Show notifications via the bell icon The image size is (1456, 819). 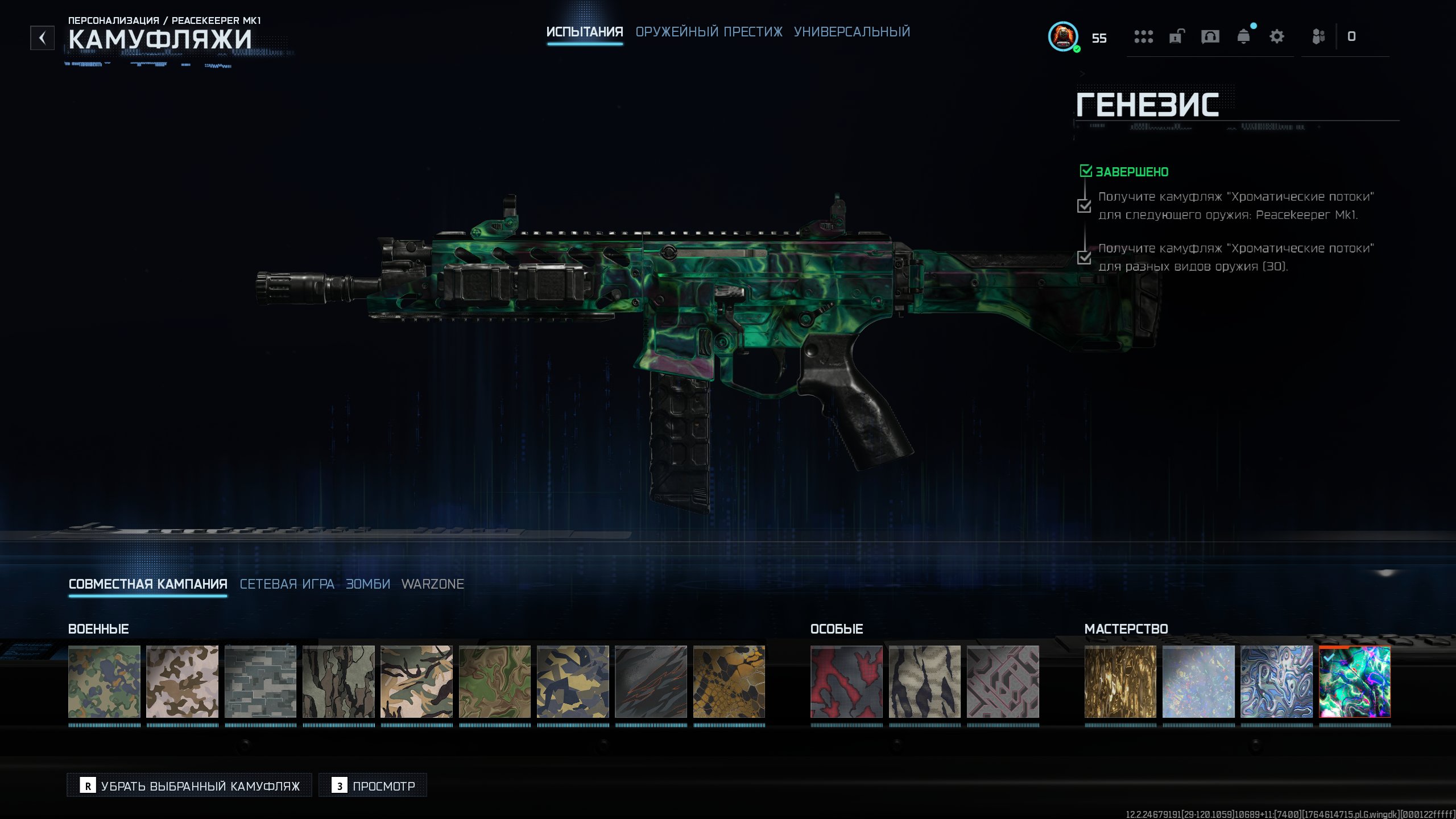pos(1243,37)
